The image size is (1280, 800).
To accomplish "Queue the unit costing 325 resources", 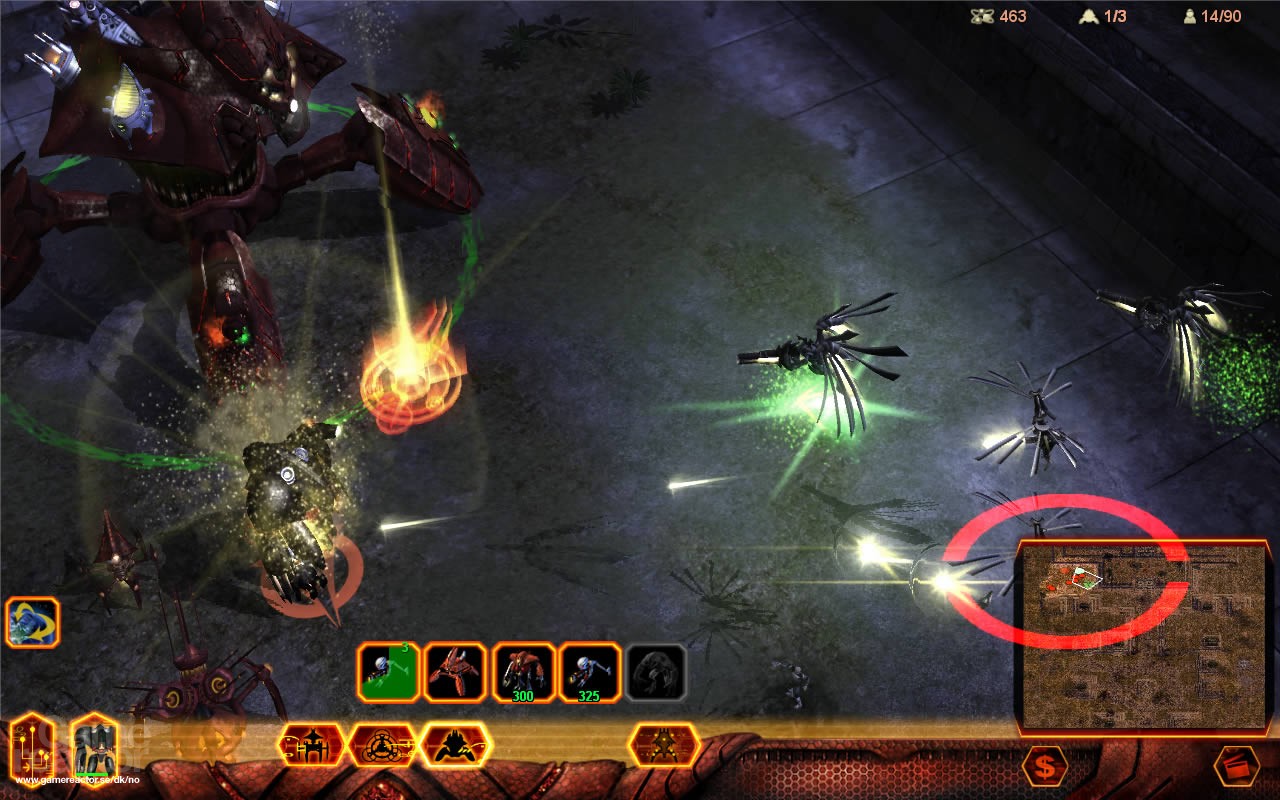I will coord(588,670).
